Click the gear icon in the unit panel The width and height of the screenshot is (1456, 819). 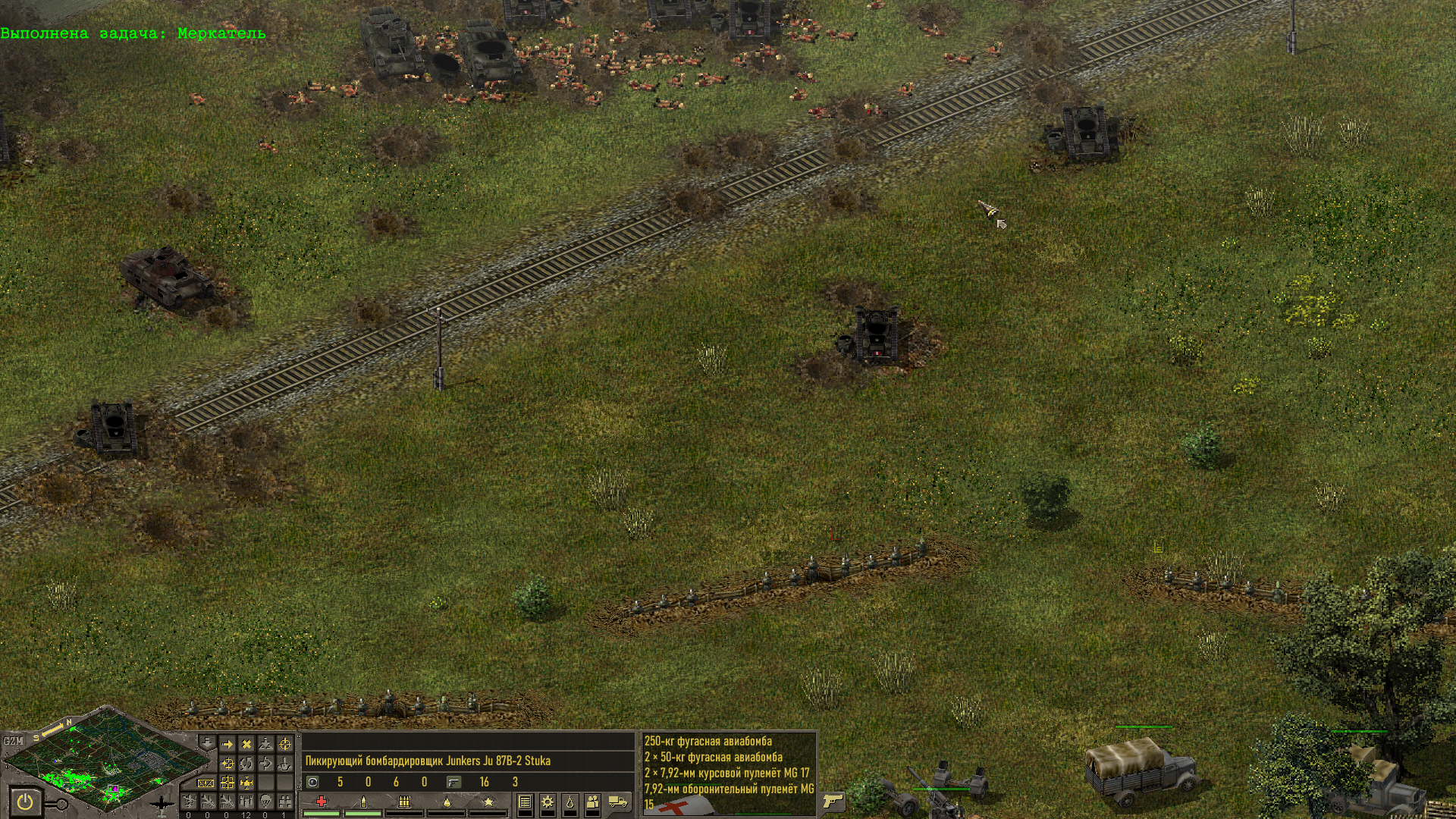coord(547,802)
